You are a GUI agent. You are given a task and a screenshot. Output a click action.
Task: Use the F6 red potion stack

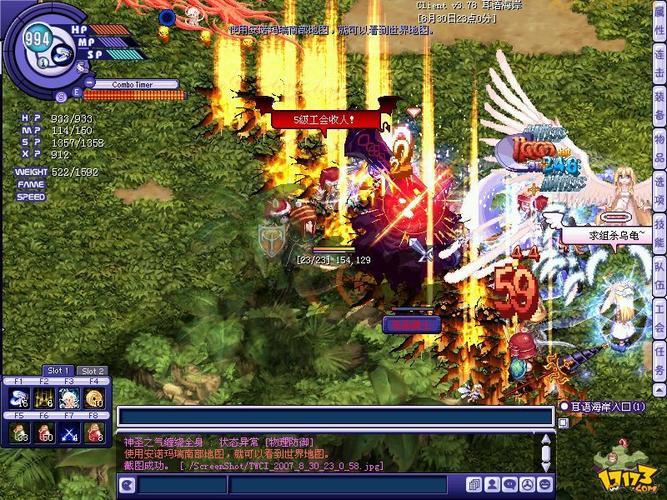(44, 432)
